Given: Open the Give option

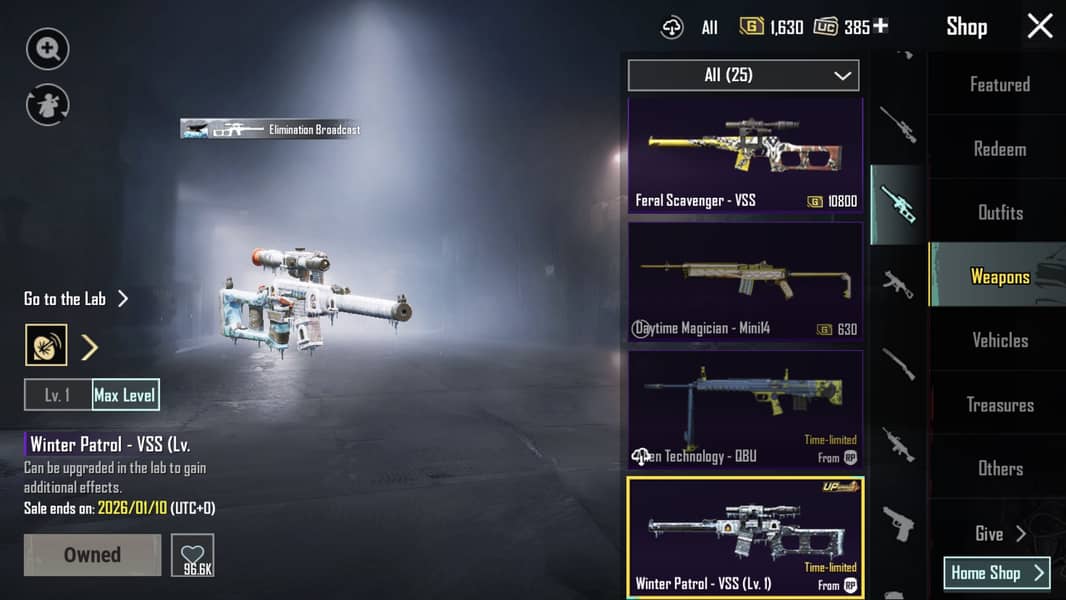Looking at the screenshot, I should (x=999, y=534).
